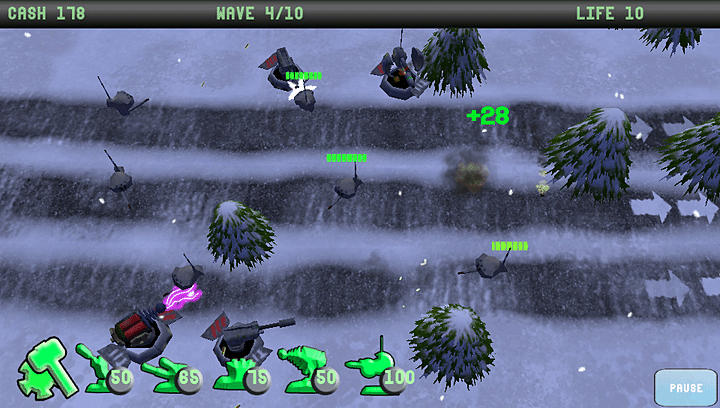Choose the 65-cash turret icon

168,372
